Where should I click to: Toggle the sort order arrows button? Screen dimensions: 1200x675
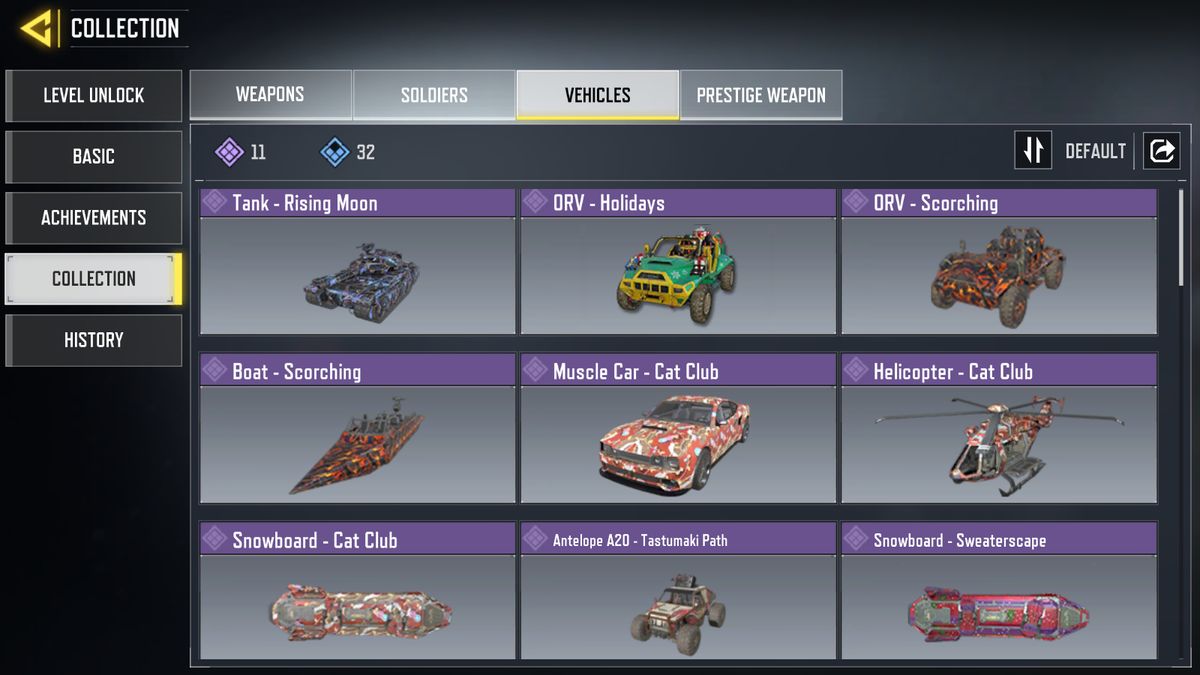[x=1033, y=151]
